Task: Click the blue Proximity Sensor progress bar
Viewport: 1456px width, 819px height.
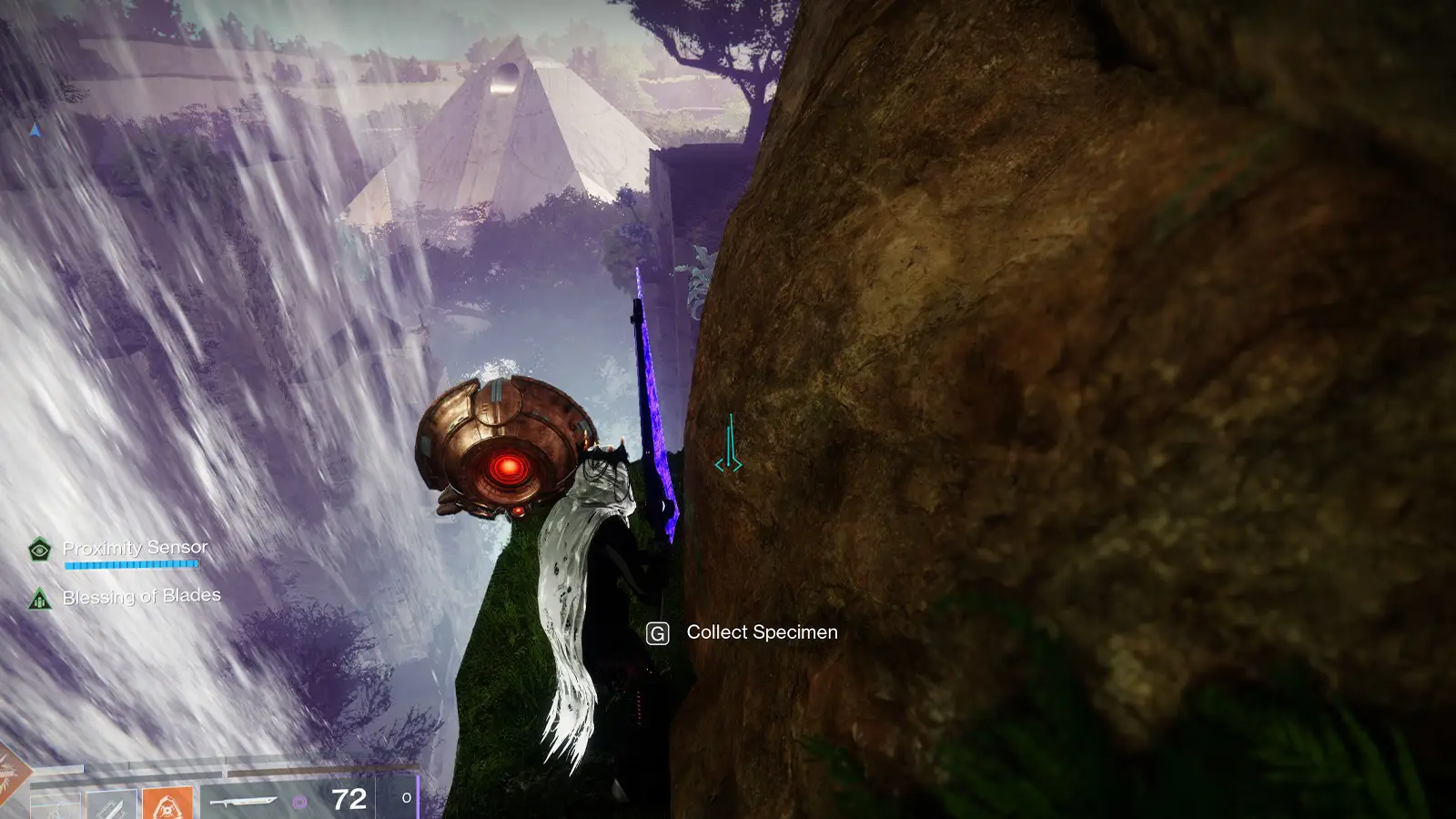Action: pyautogui.click(x=132, y=564)
